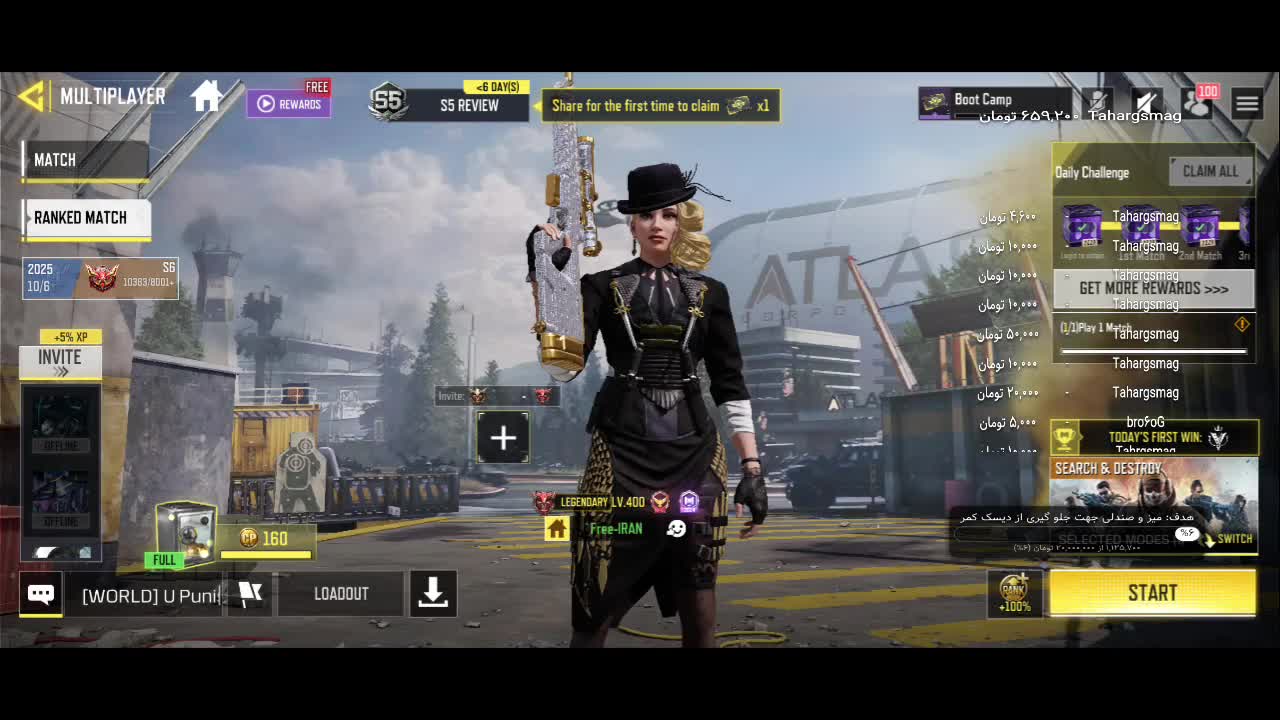Viewport: 1280px width, 720px height.
Task: Start the match
Action: point(1152,593)
